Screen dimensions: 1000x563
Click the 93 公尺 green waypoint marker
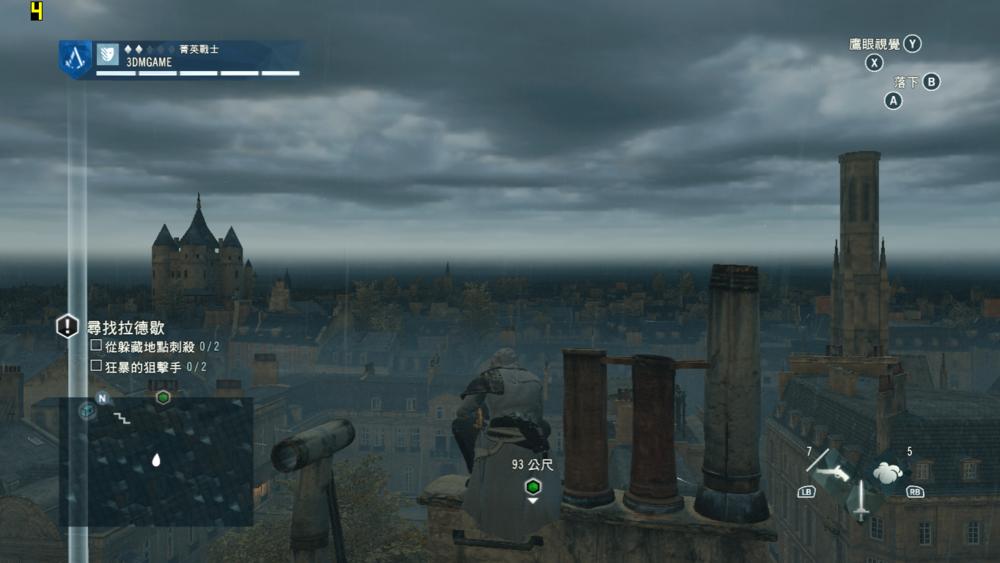pyautogui.click(x=533, y=486)
